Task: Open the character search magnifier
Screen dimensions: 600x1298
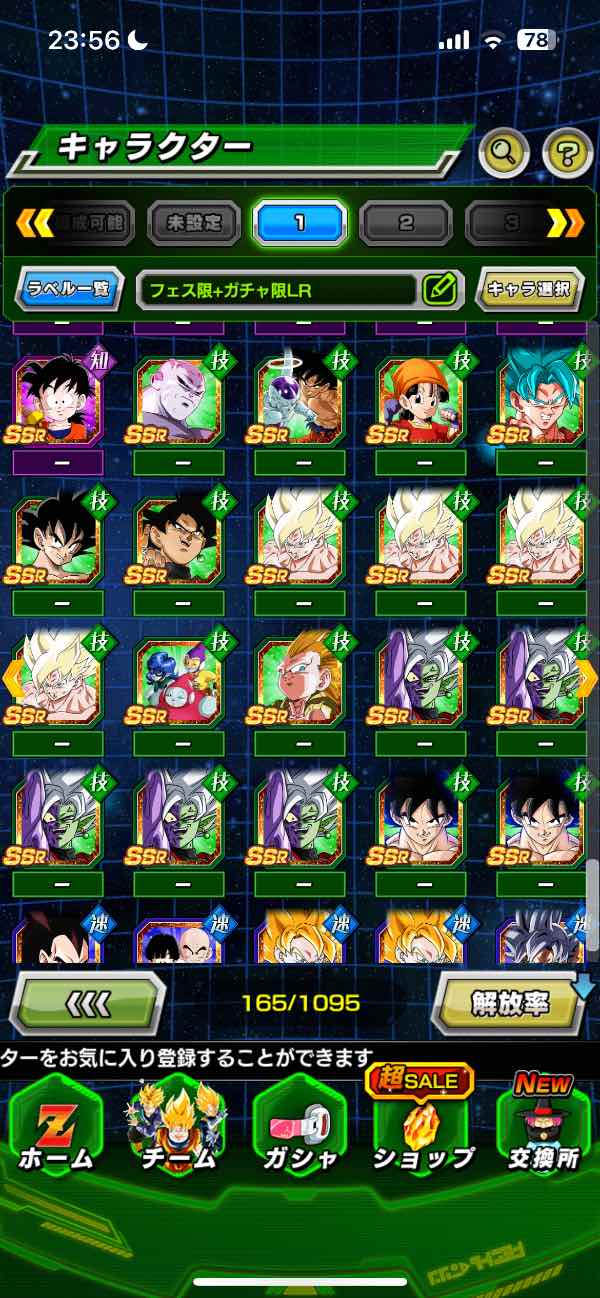Action: coord(504,152)
